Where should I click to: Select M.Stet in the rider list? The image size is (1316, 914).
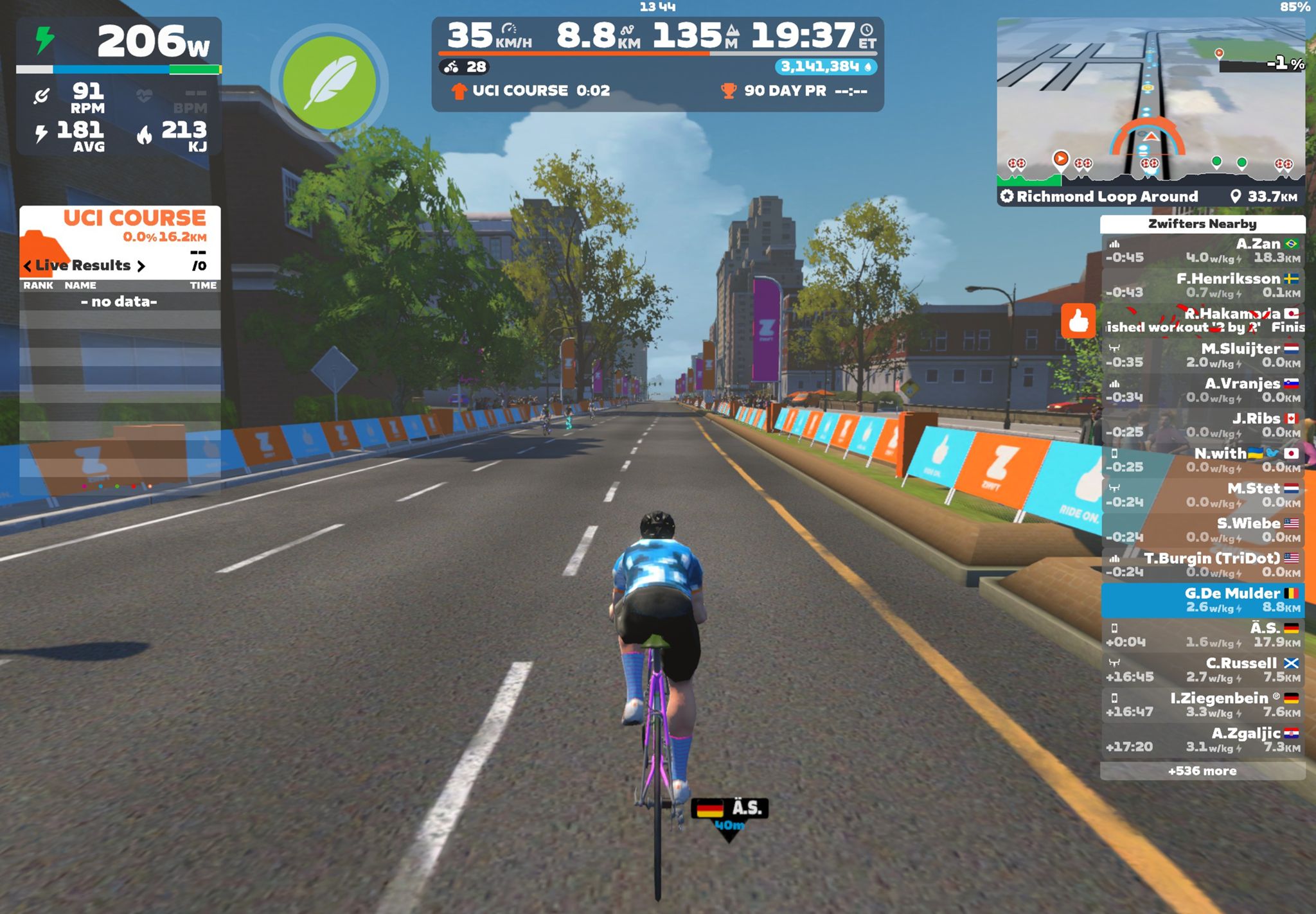1202,495
